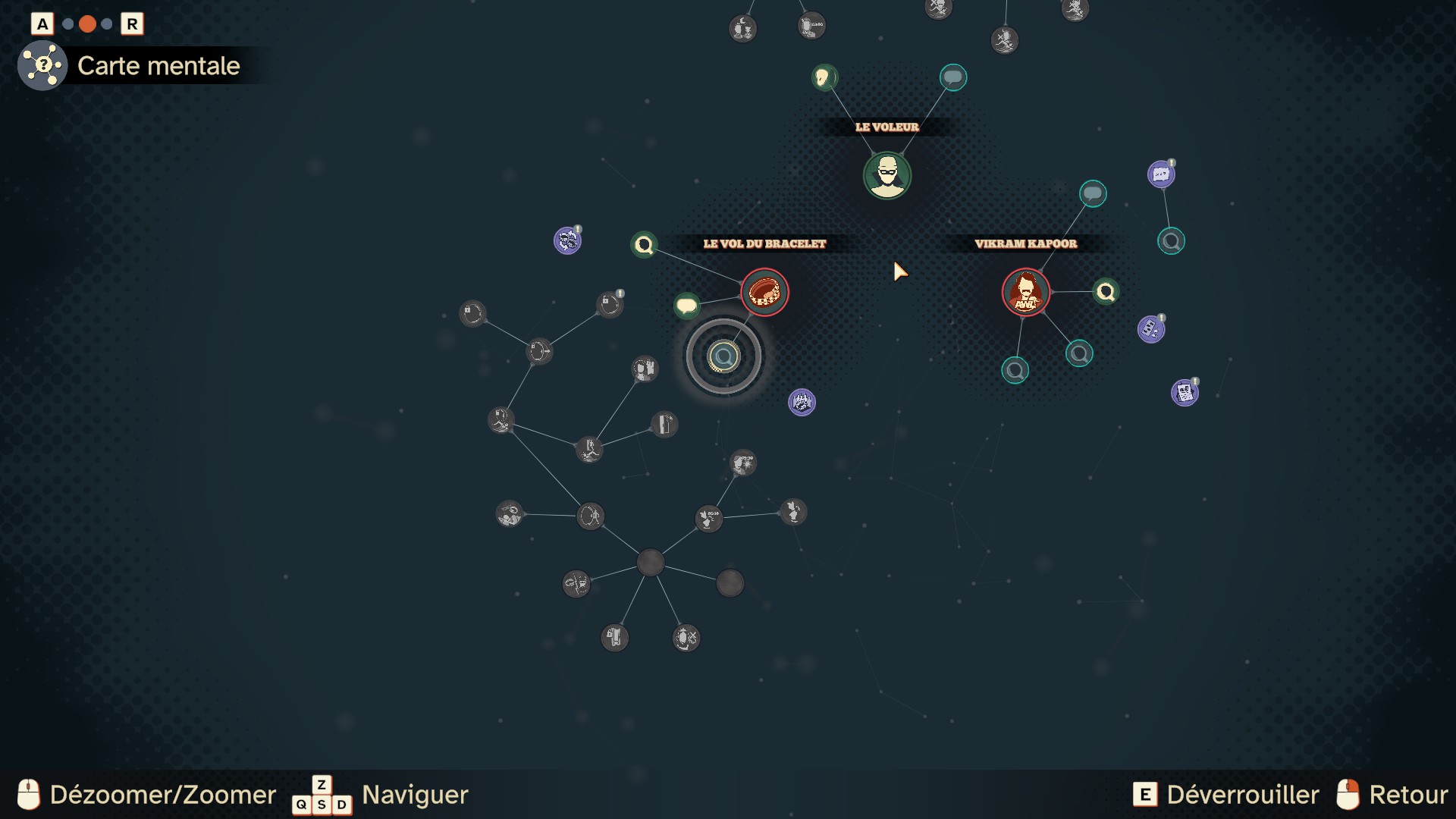Screen dimensions: 1456x819
Task: Select the teal speech bubble node linked to Le Voleur
Action: 953,77
